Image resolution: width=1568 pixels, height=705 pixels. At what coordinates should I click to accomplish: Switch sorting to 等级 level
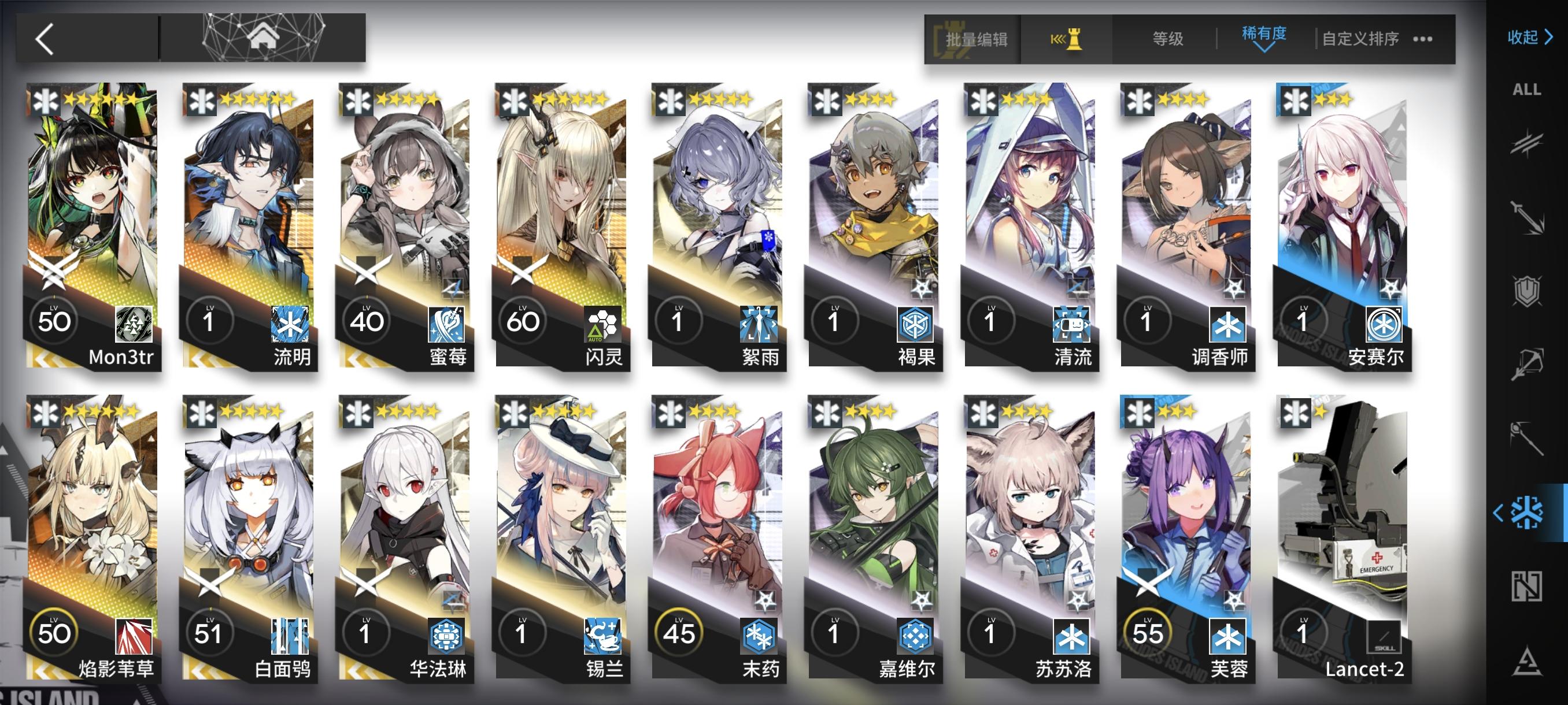tap(1167, 39)
